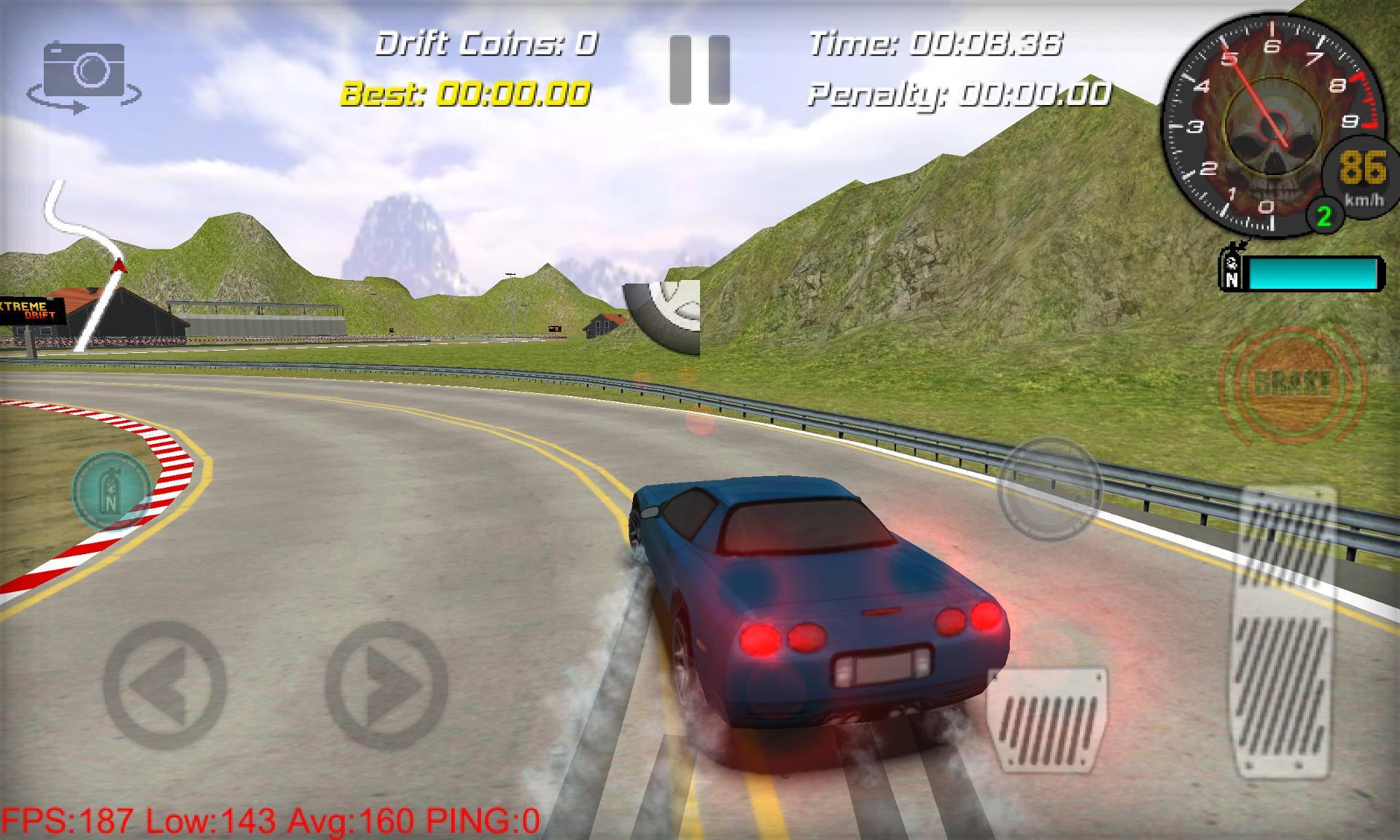Screen dimensions: 1400x840
Task: Select the Drift Coins counter
Action: click(x=486, y=45)
